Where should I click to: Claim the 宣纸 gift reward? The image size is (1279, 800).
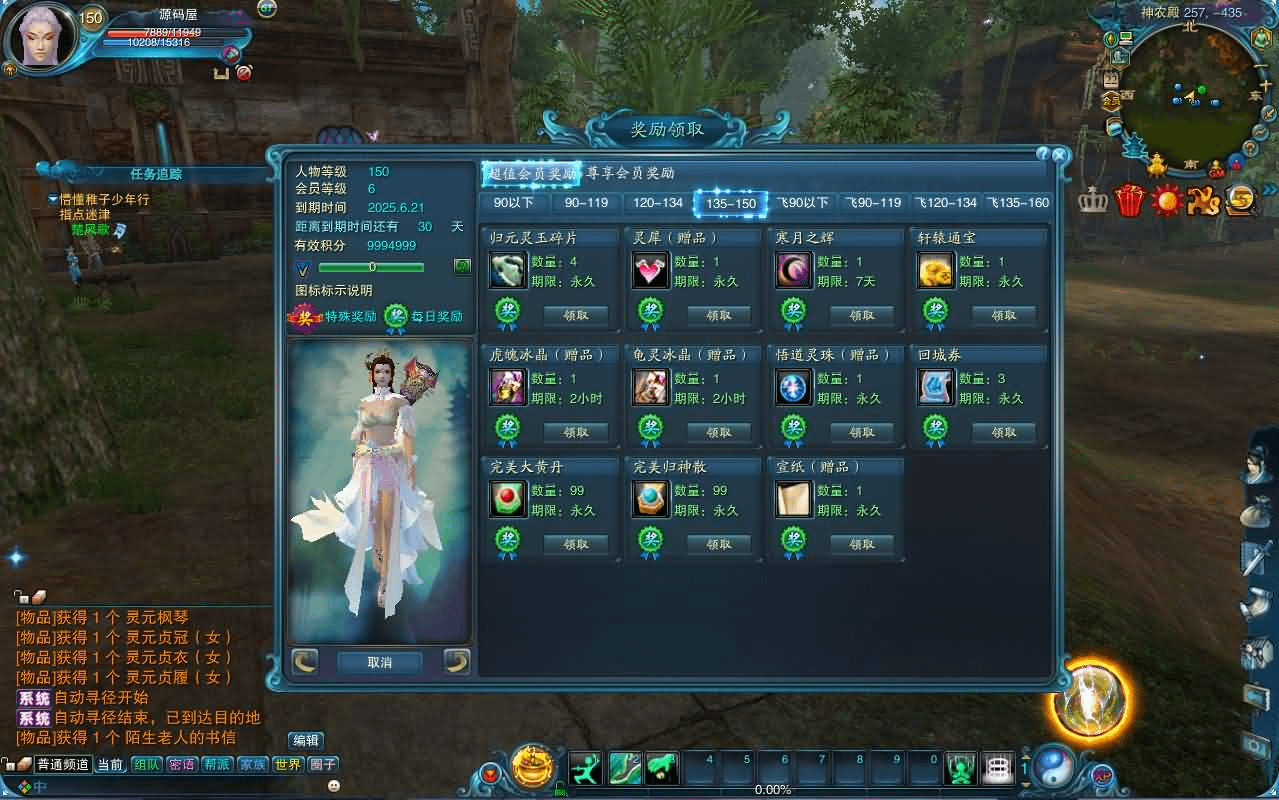pos(862,544)
